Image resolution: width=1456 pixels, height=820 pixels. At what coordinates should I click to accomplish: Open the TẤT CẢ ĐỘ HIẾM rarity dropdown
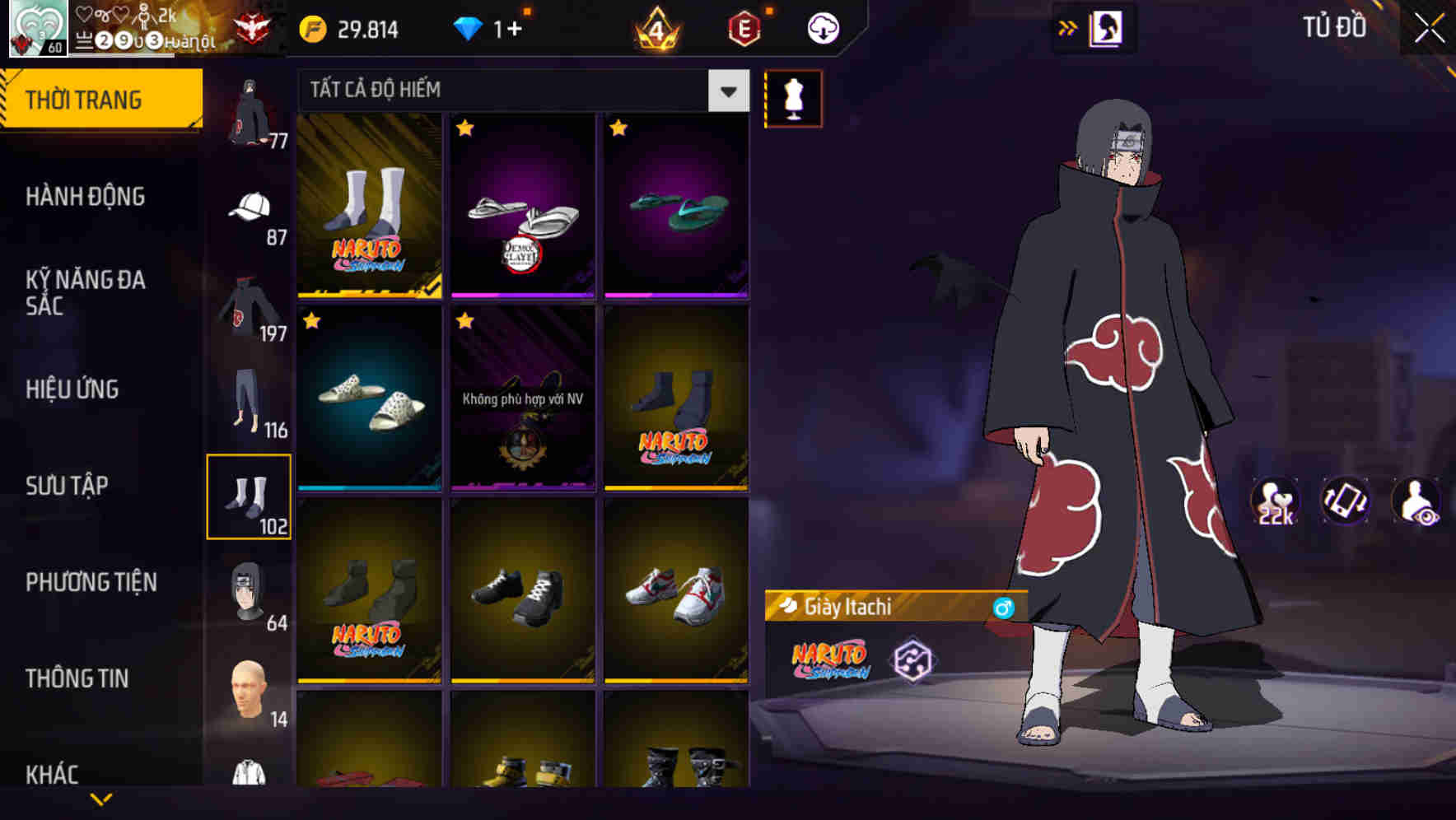pos(519,91)
